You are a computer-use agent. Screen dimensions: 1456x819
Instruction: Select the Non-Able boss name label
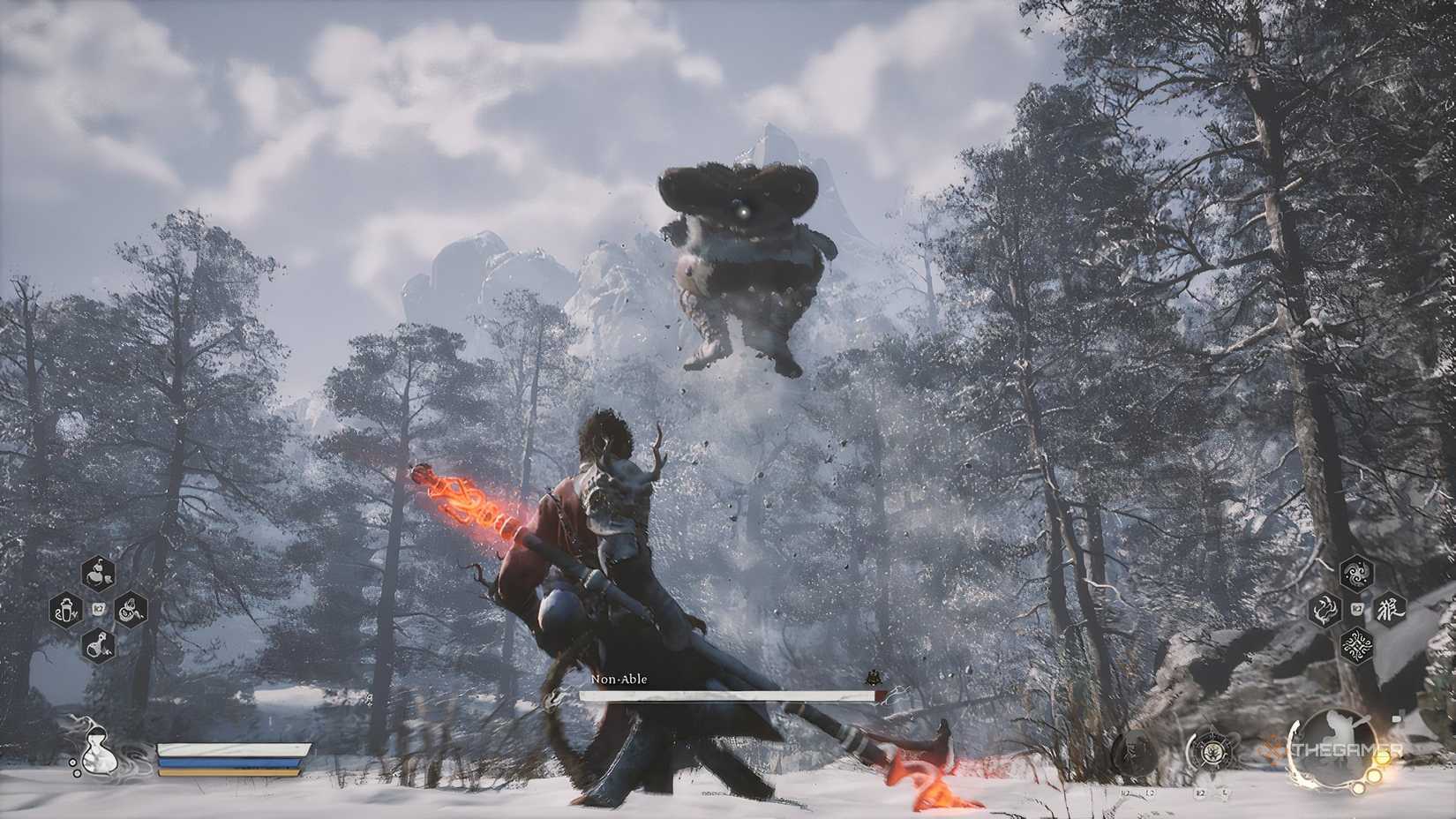pos(618,681)
